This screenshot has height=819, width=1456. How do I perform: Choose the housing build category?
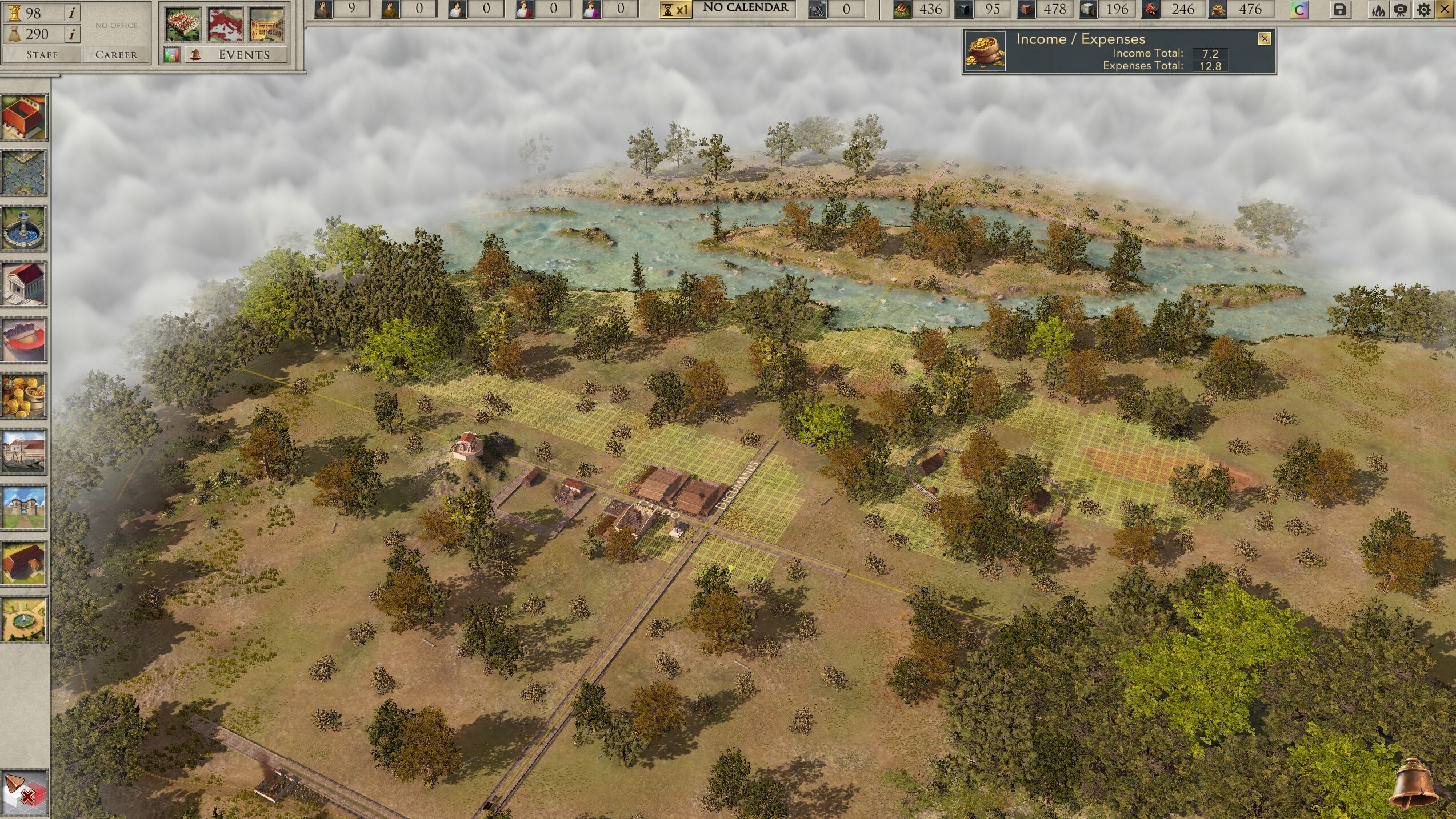24,118
